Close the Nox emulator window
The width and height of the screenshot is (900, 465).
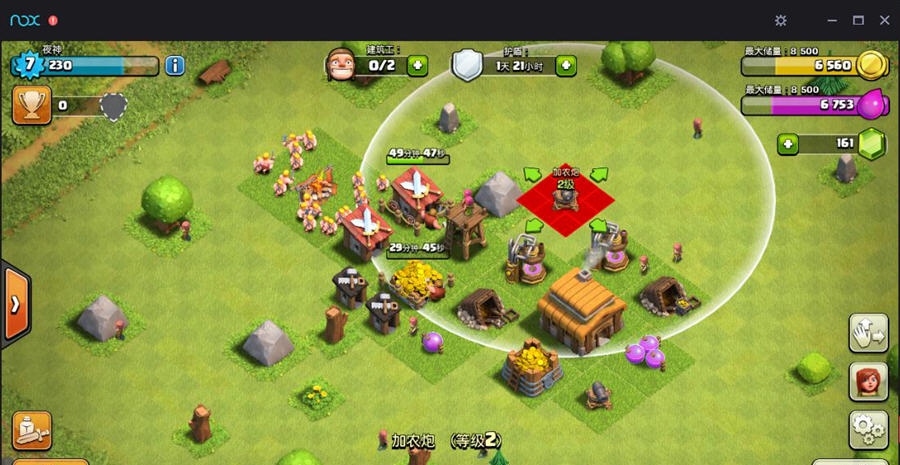(884, 20)
